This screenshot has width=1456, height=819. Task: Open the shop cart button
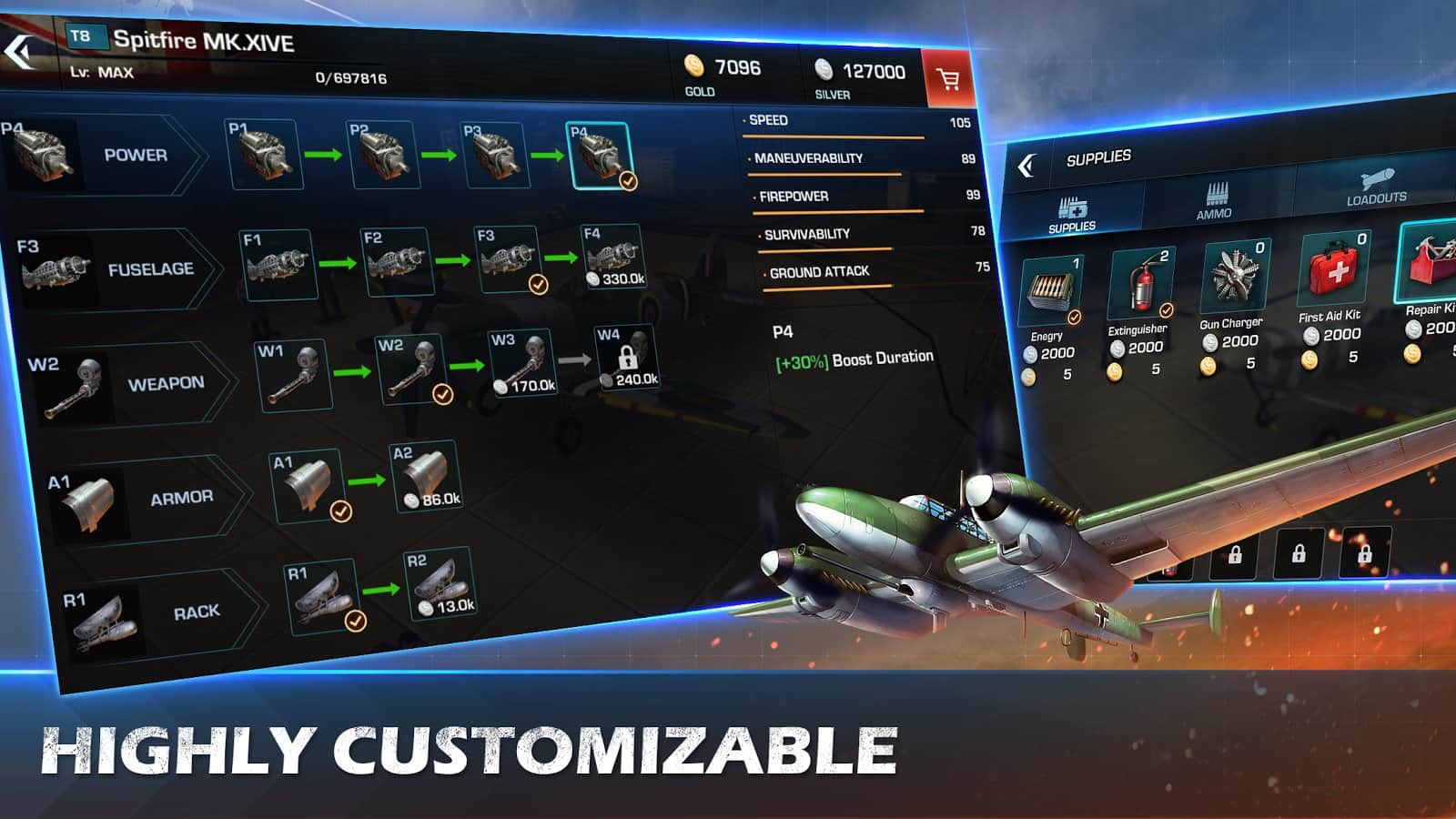(x=947, y=80)
